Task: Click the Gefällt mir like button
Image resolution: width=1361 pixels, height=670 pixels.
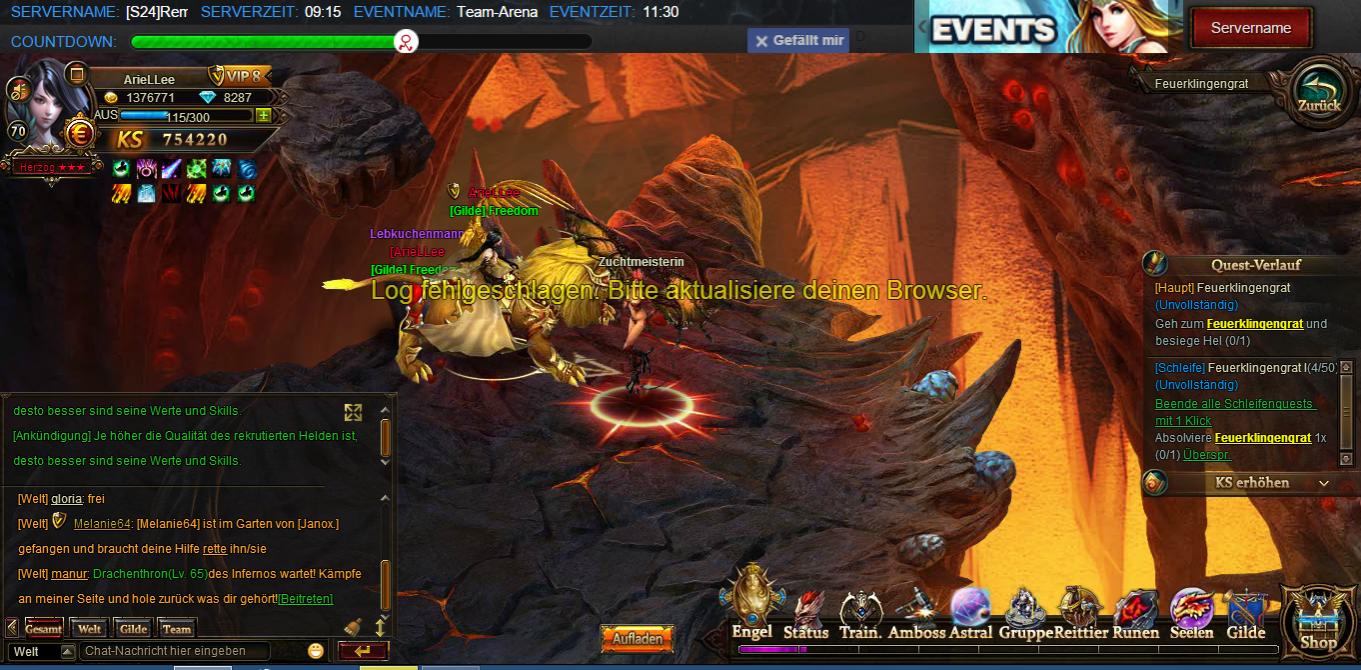Action: (x=798, y=41)
